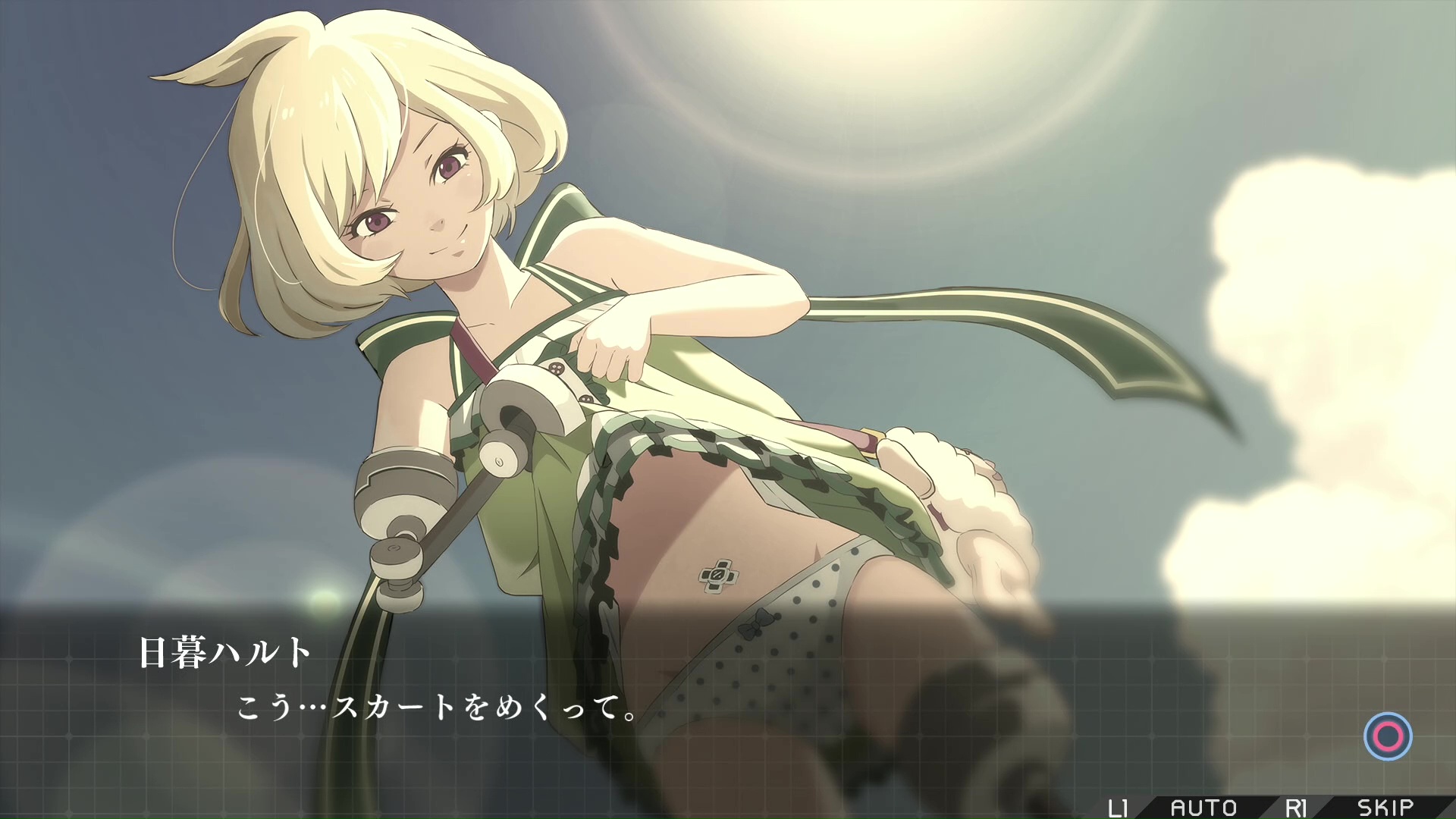Toggle AUTO text advance mode
The image size is (1456, 819).
pos(1203,808)
